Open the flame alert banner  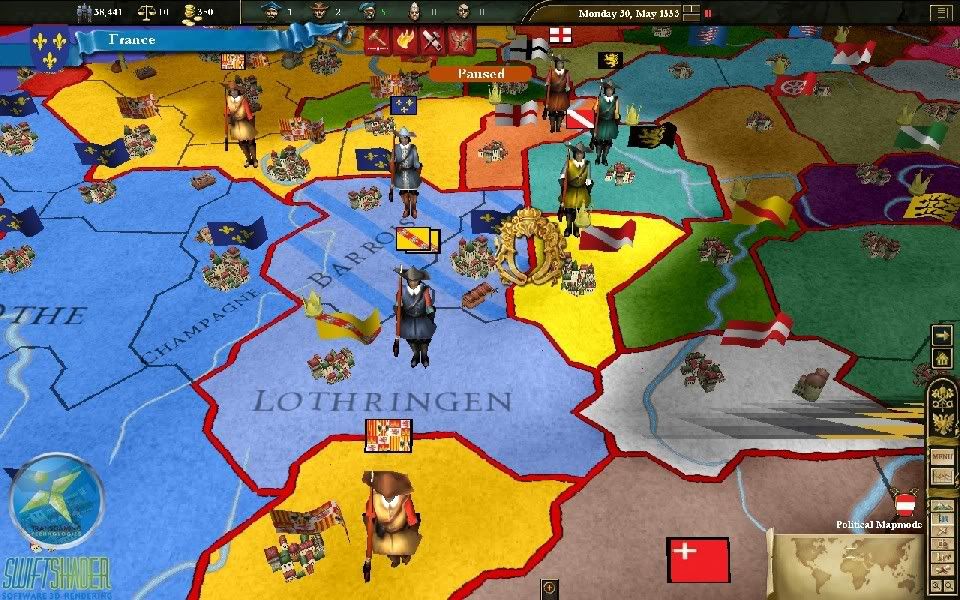(405, 41)
